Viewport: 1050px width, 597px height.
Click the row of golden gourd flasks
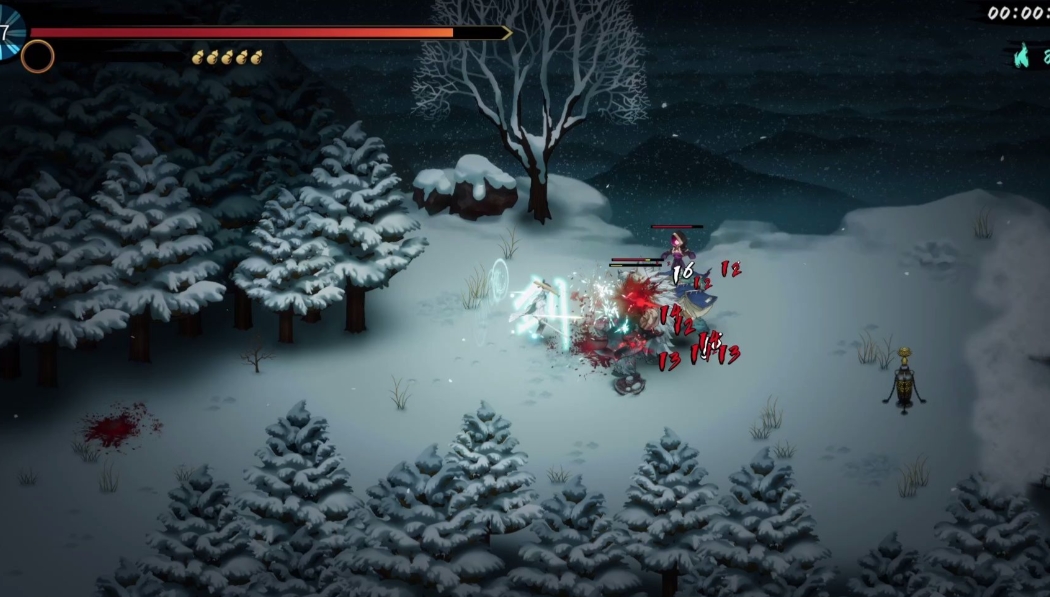tap(227, 57)
